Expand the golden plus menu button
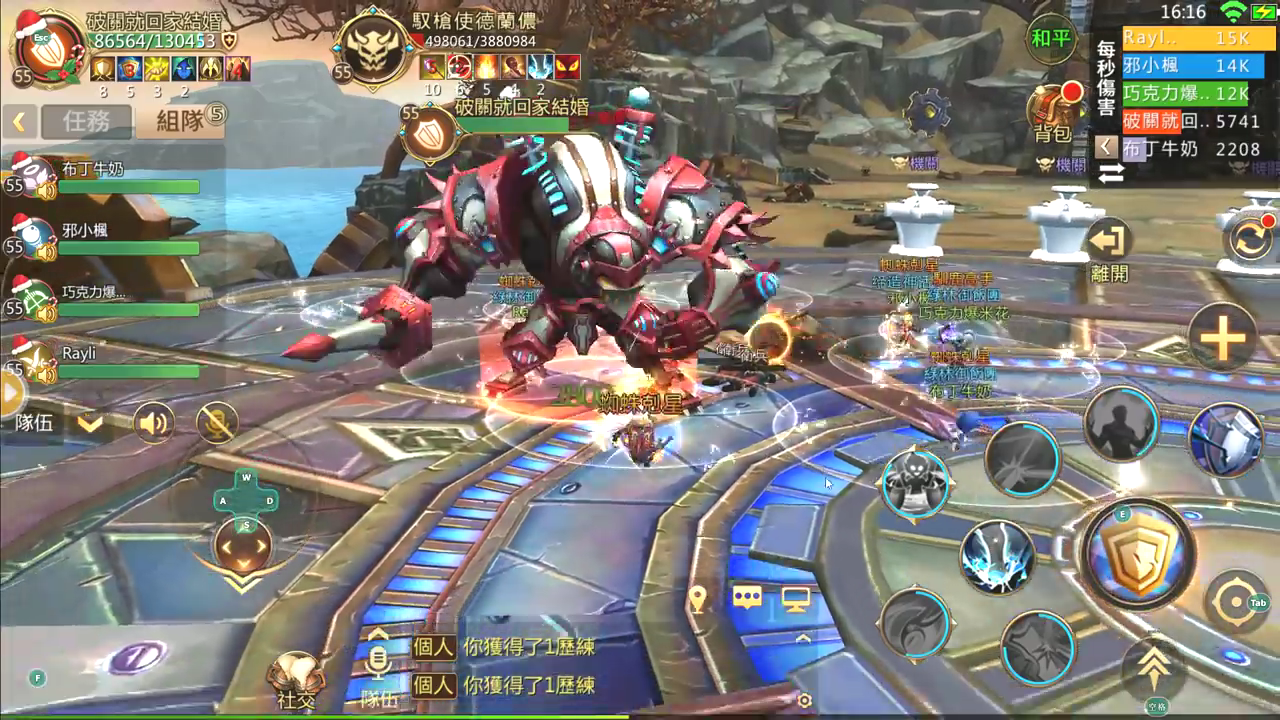This screenshot has width=1280, height=720. tap(1222, 338)
